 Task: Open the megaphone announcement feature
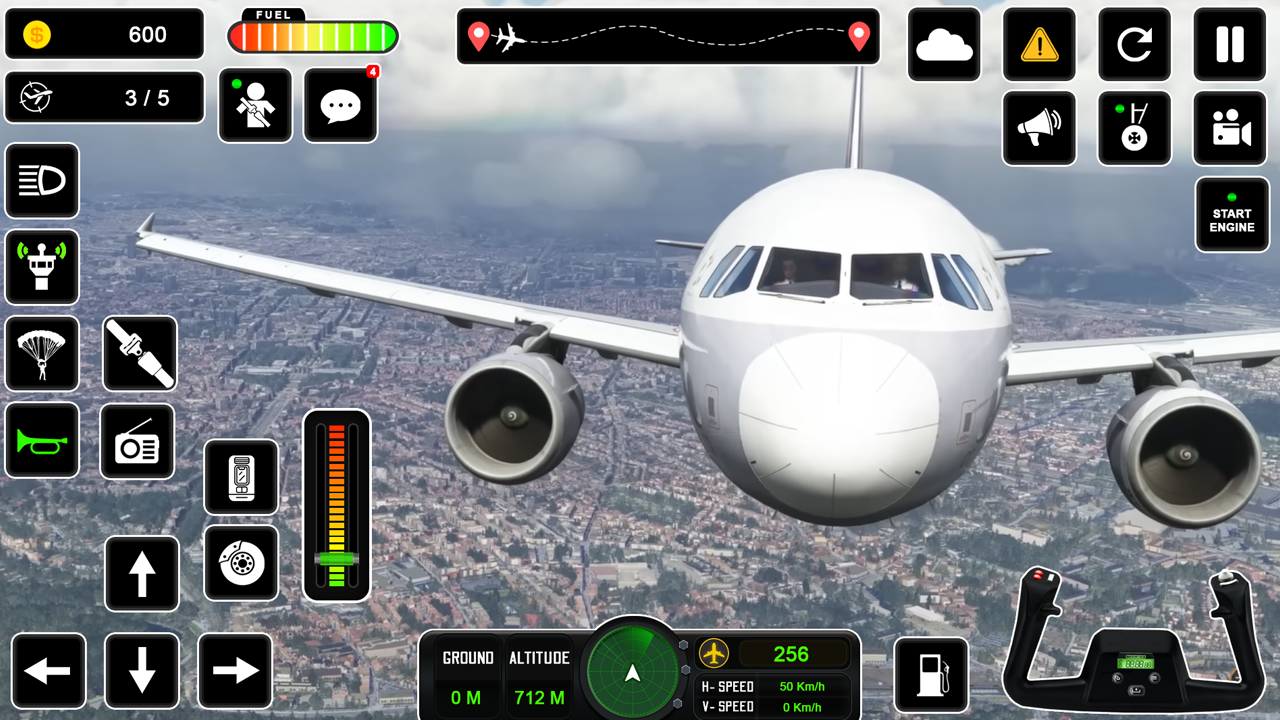pos(1039,128)
